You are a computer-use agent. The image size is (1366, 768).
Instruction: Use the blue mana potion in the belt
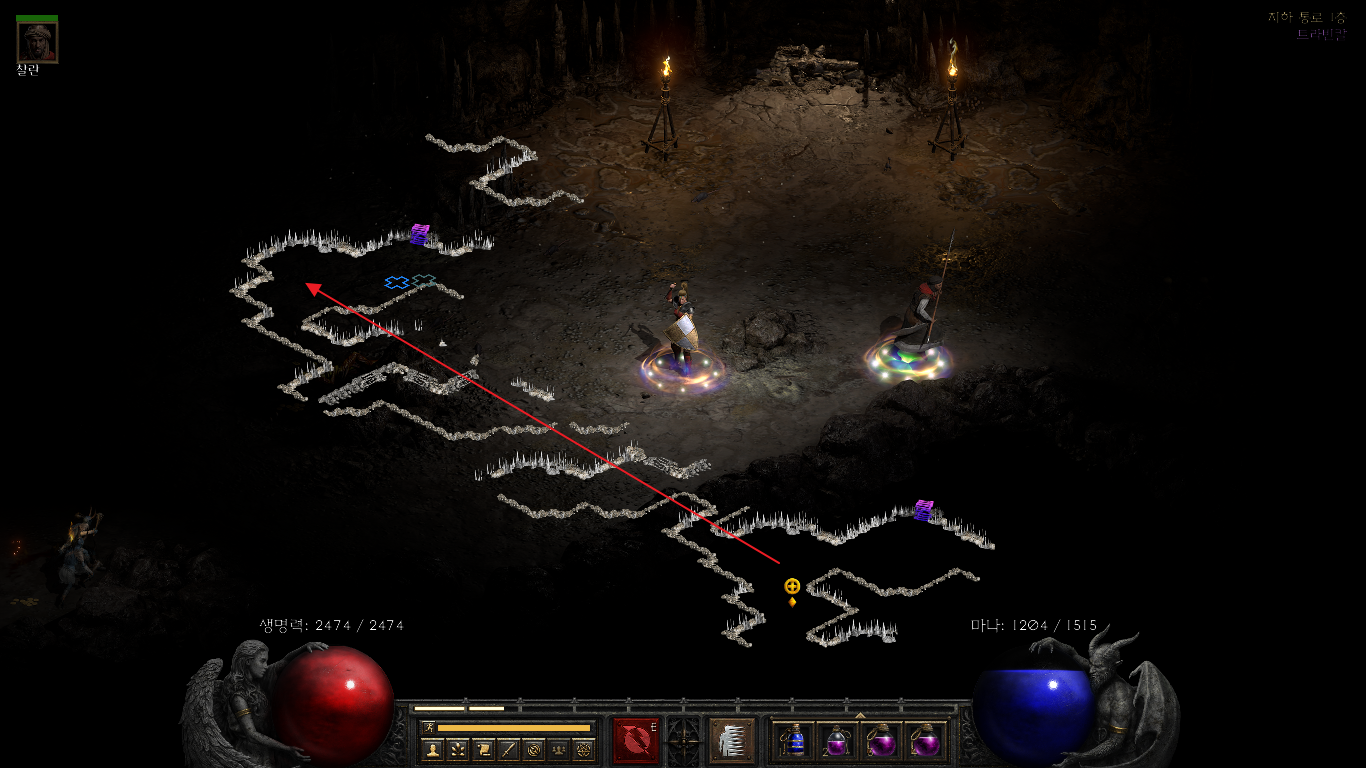pyautogui.click(x=794, y=741)
